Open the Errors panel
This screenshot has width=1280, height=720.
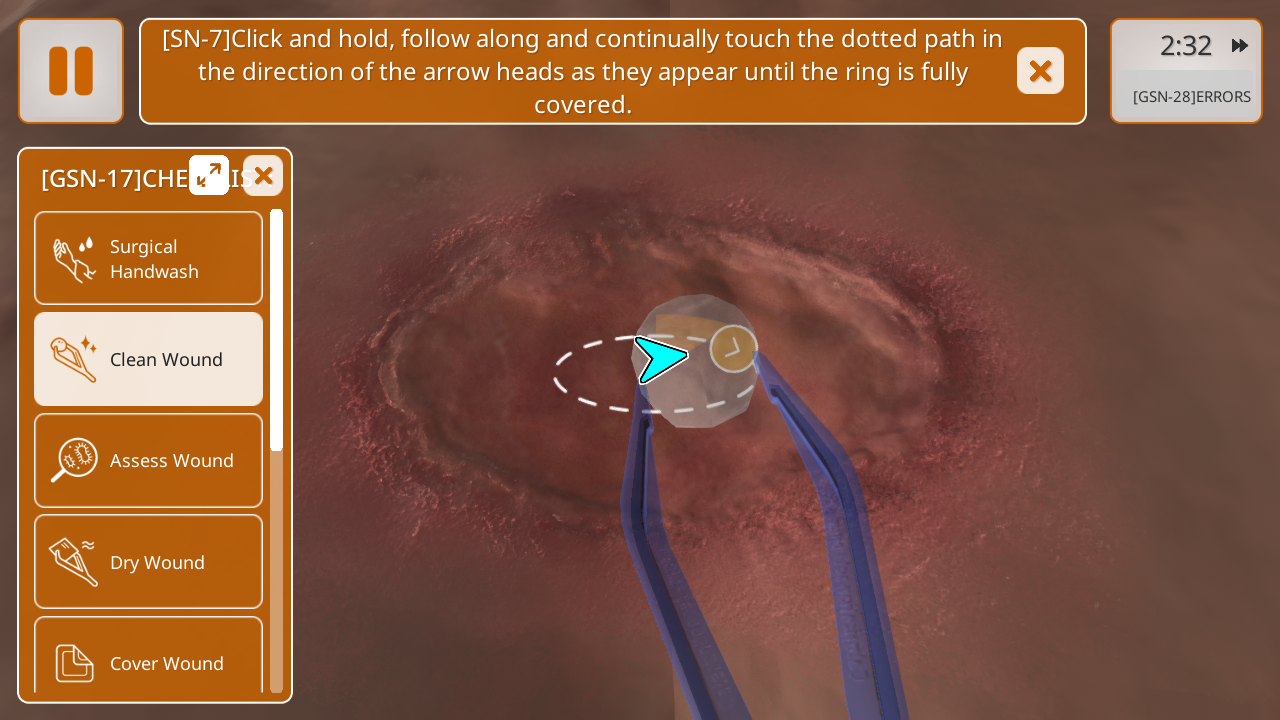[x=1190, y=97]
